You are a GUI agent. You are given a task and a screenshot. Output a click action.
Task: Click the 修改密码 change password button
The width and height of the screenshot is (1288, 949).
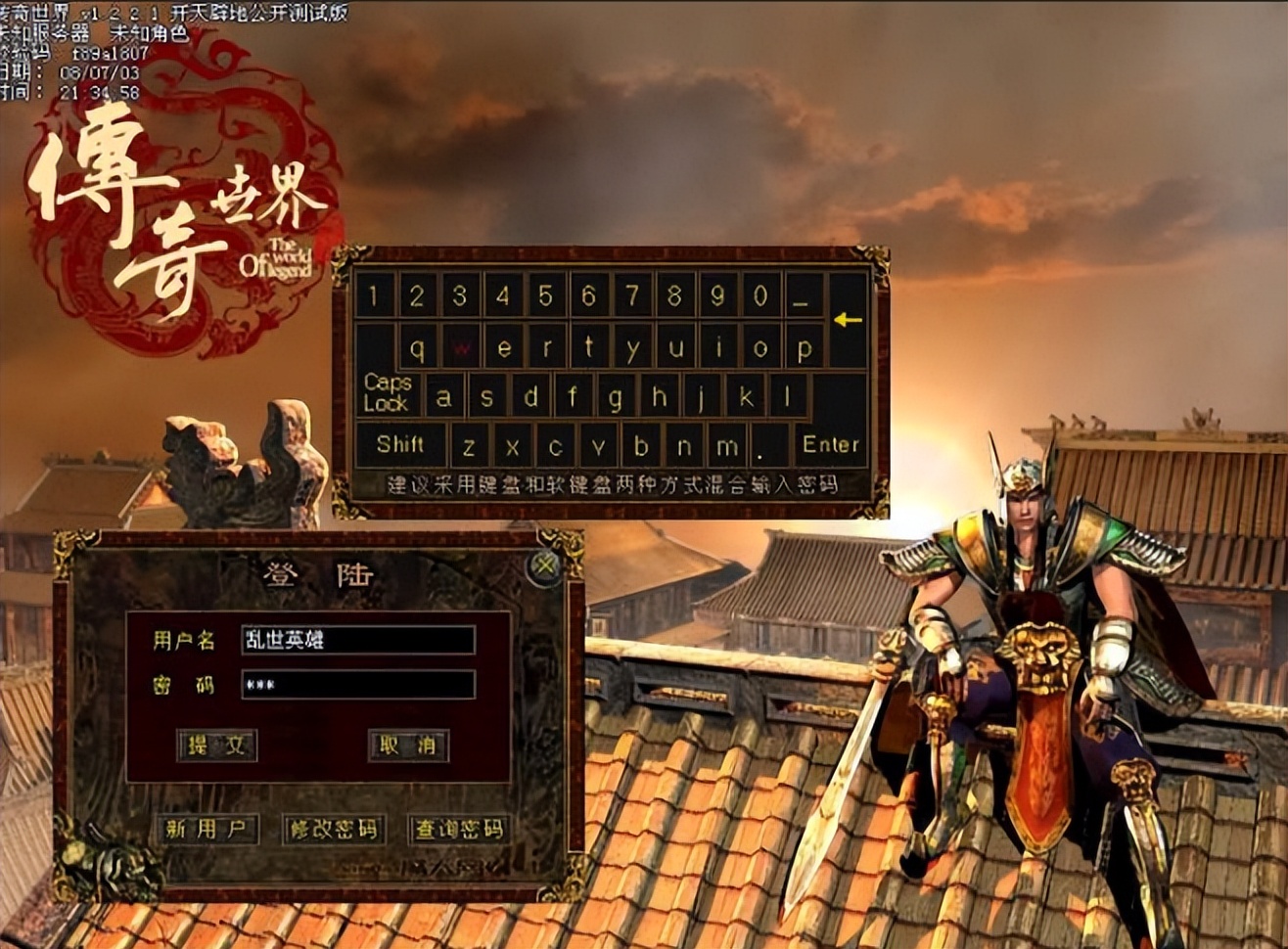pyautogui.click(x=334, y=829)
